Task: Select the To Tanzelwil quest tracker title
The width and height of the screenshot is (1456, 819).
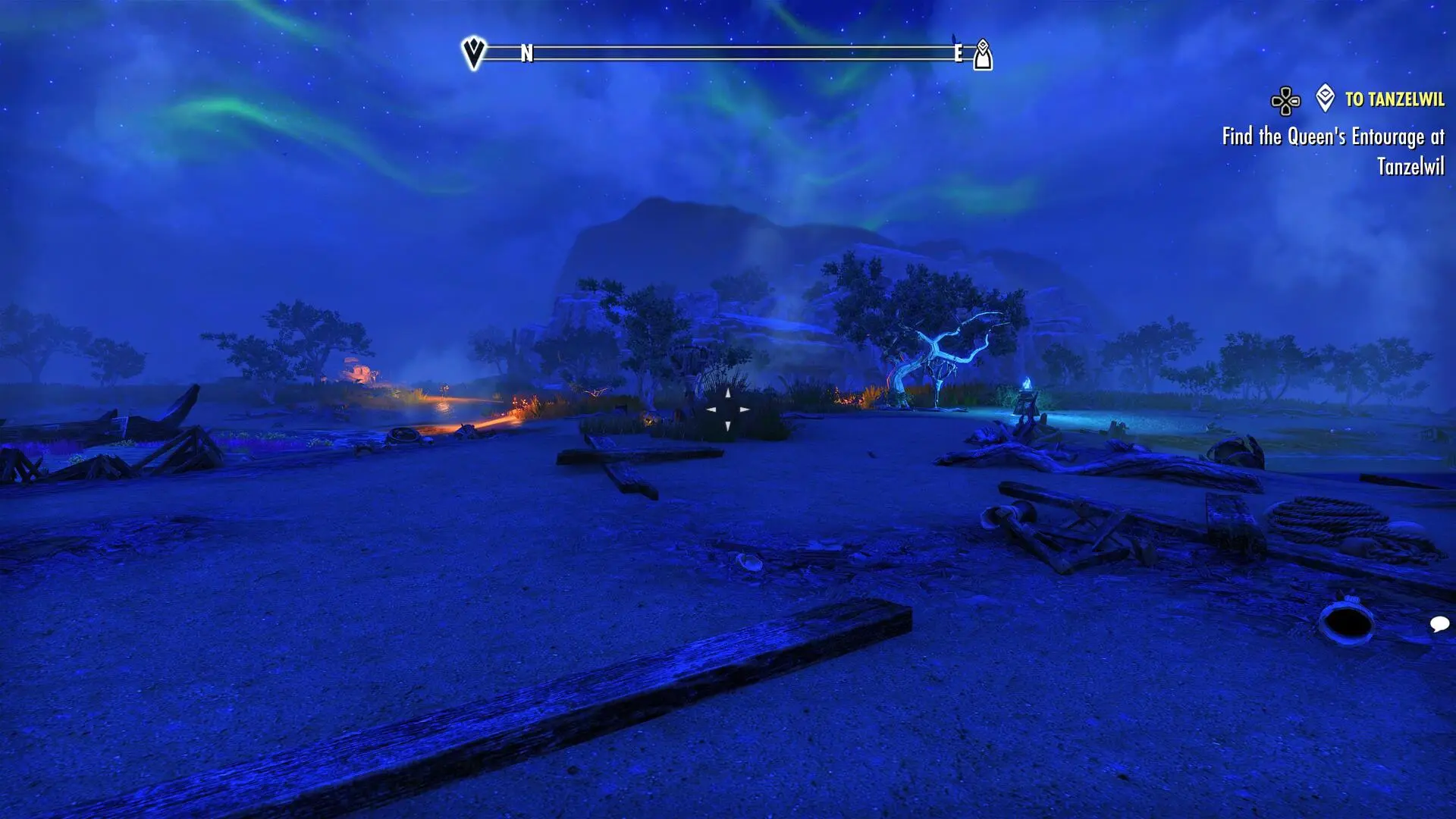Action: [x=1394, y=99]
